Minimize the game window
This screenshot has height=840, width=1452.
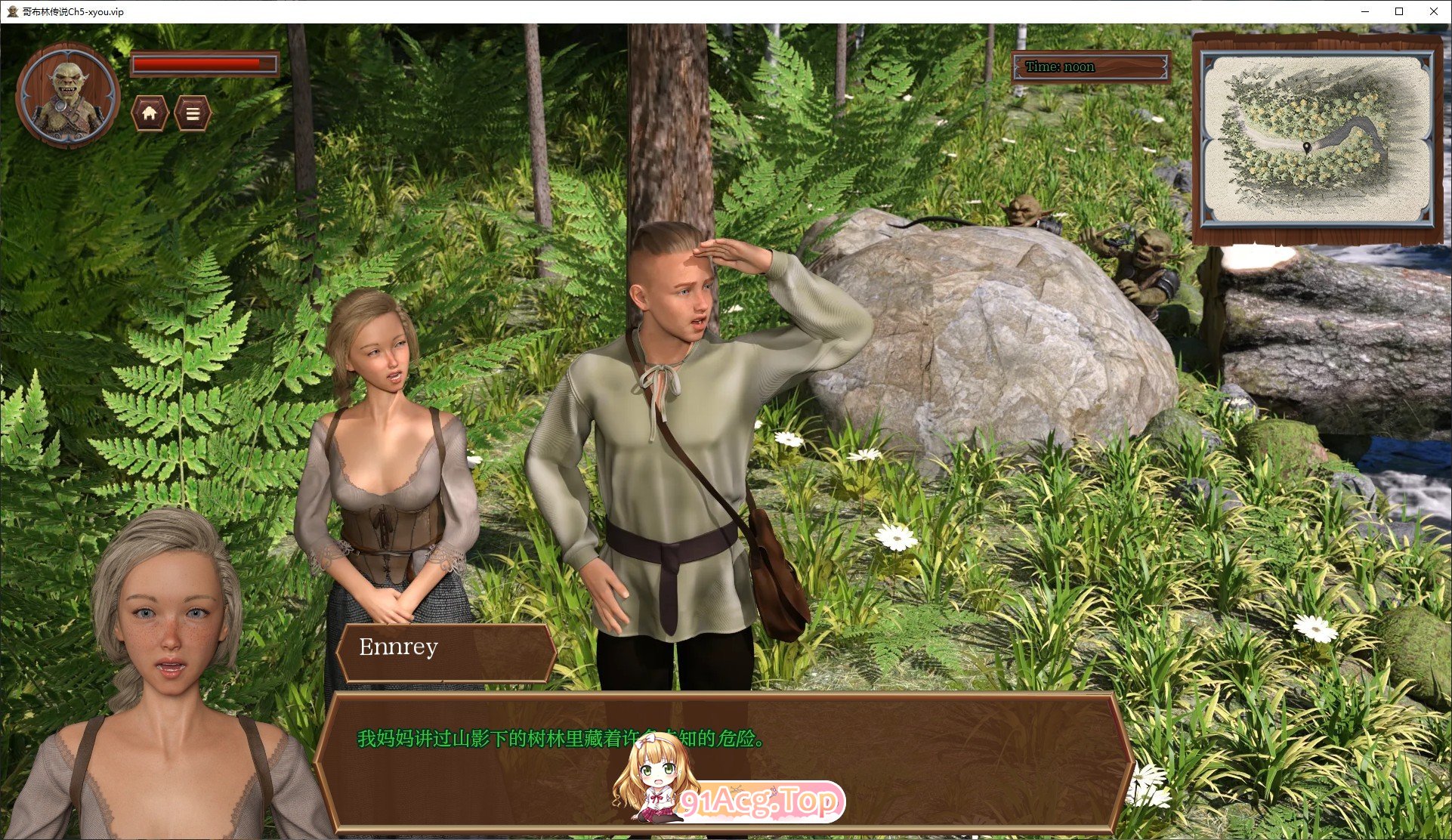[1365, 11]
